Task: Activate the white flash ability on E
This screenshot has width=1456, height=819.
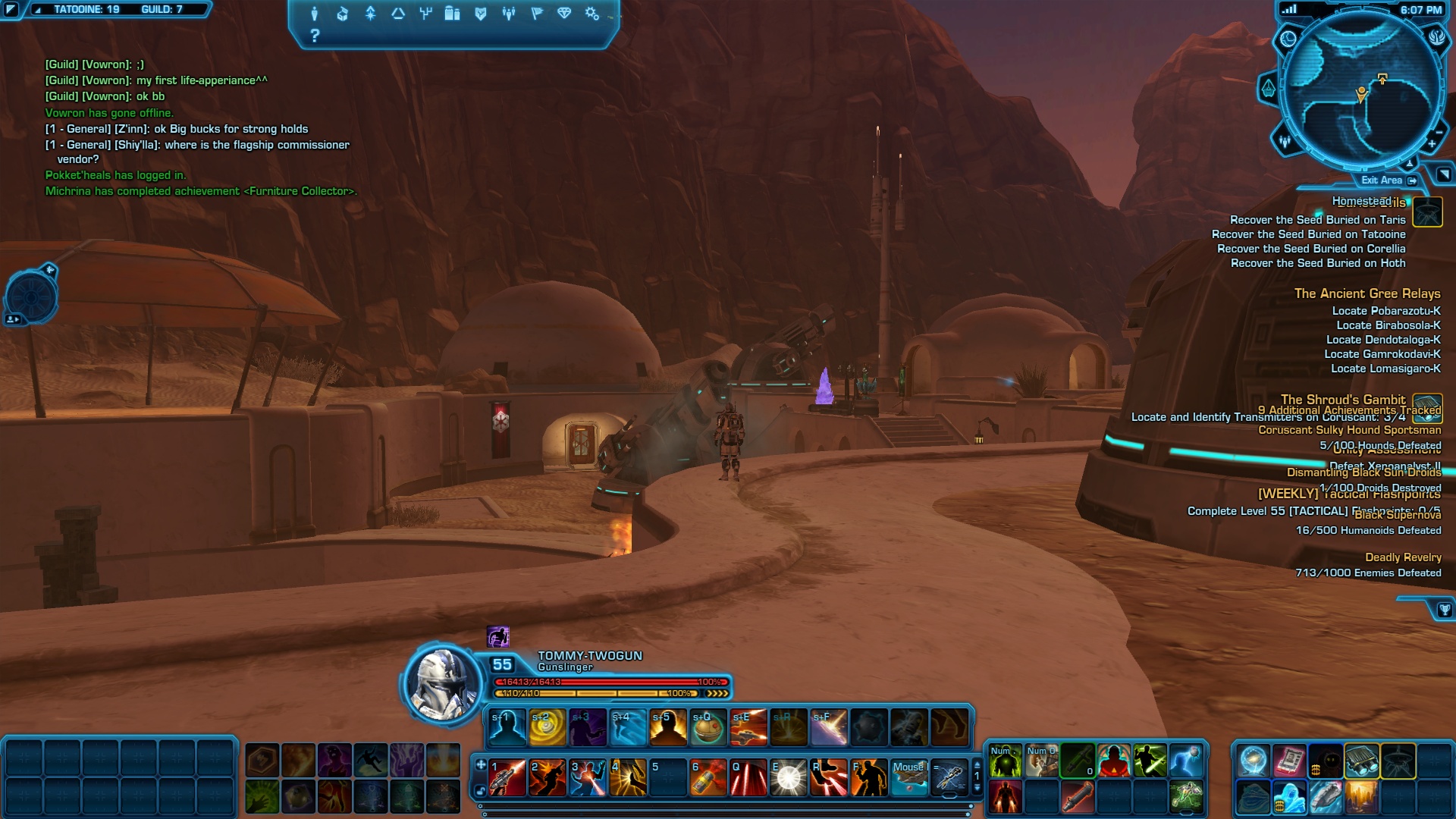Action: pyautogui.click(x=789, y=778)
